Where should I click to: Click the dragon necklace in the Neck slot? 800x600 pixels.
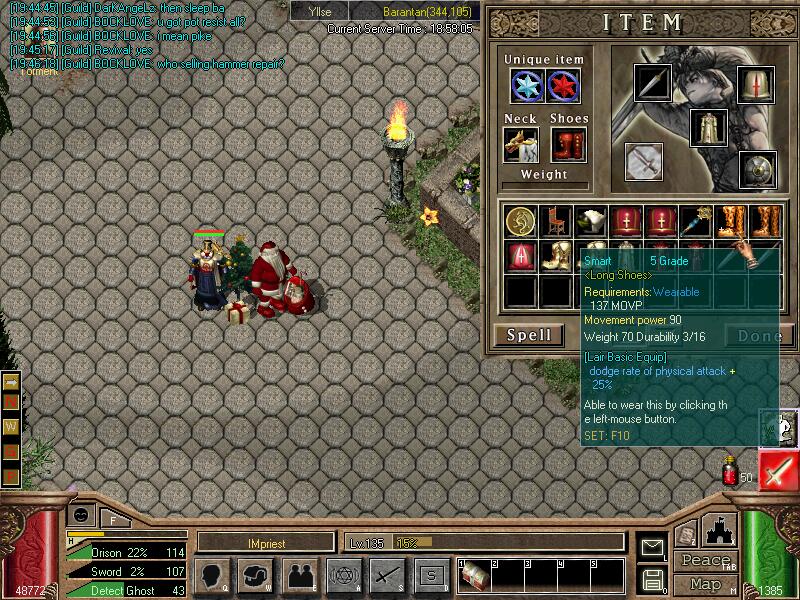[x=521, y=144]
